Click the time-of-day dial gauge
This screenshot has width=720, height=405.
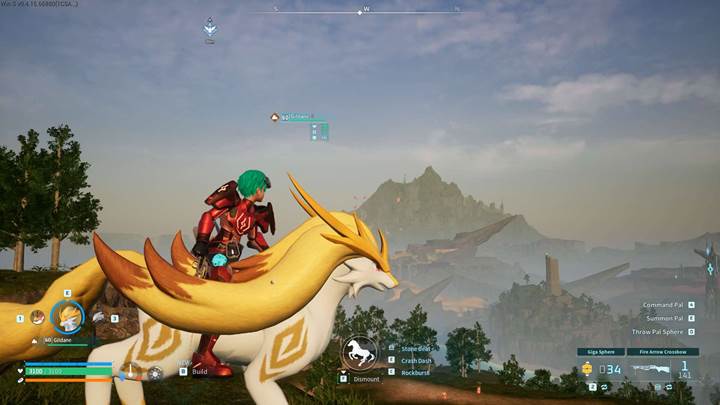click(x=130, y=372)
